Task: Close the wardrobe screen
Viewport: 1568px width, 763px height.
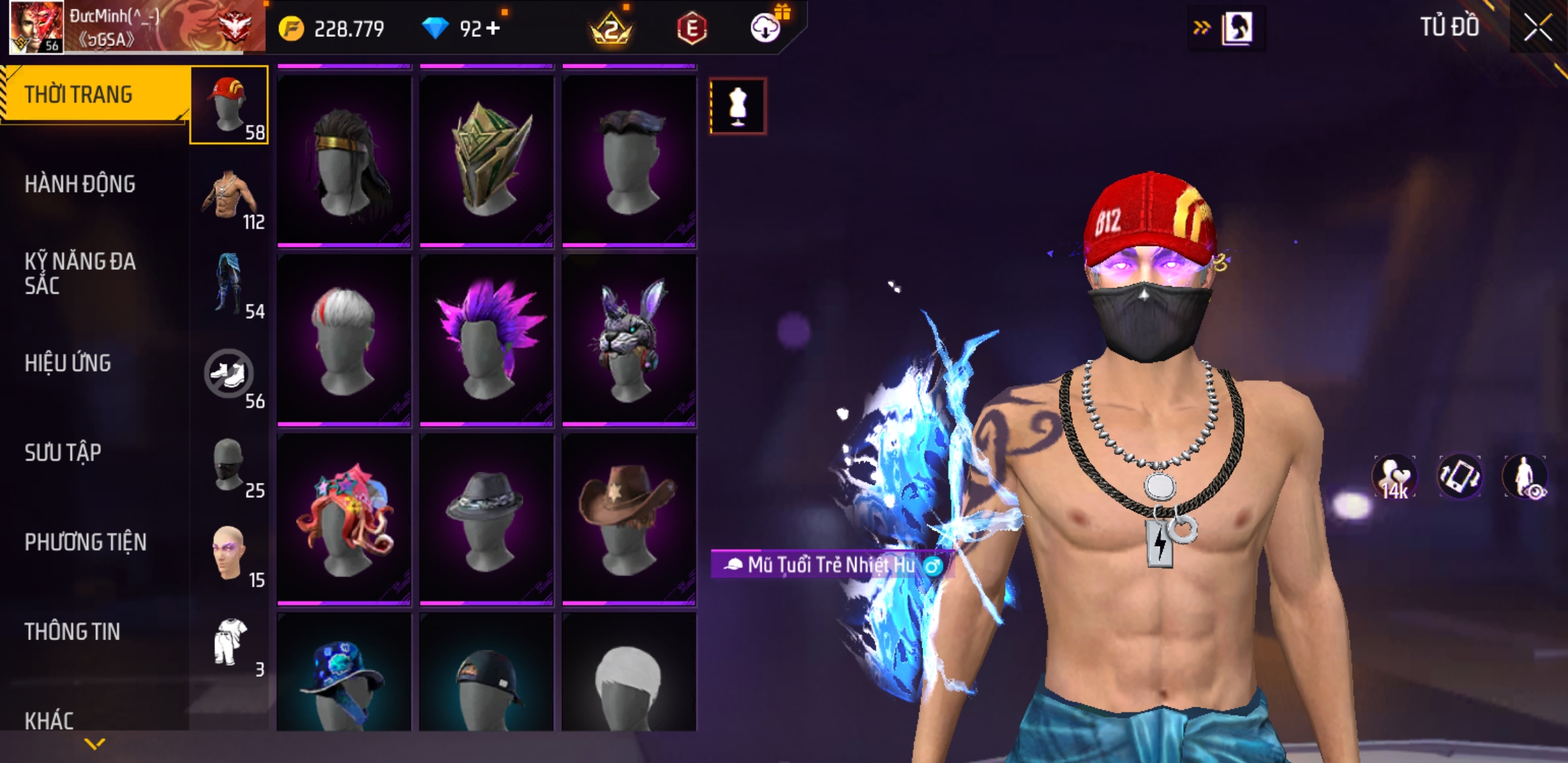Action: (x=1538, y=28)
